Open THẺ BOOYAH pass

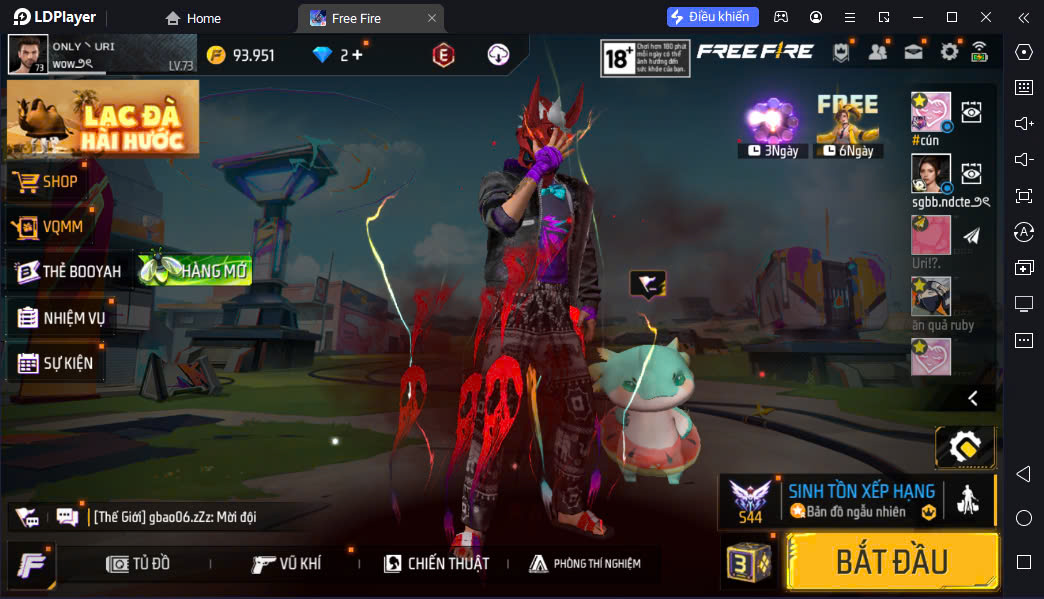pos(68,271)
